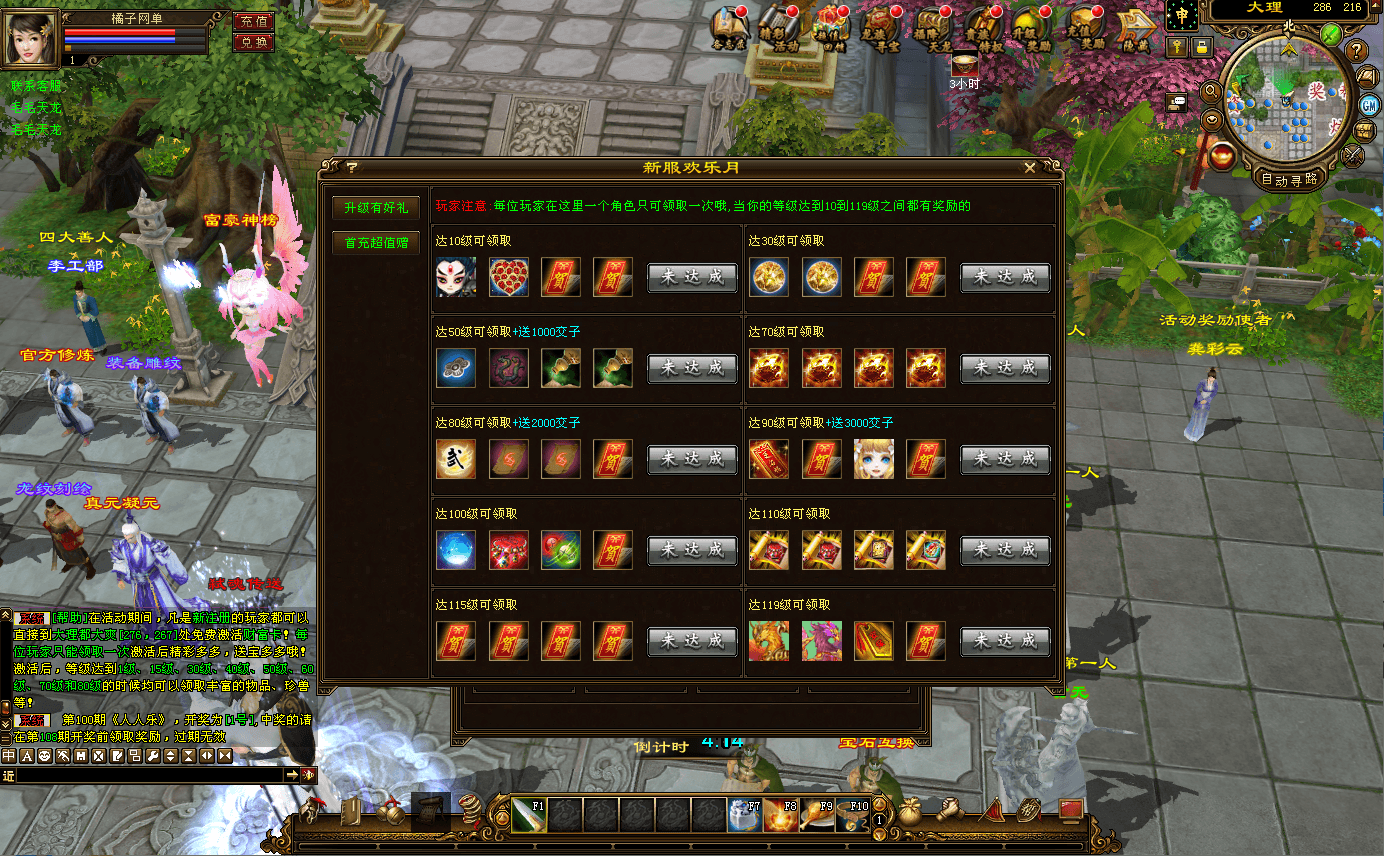The width and height of the screenshot is (1384, 856).
Task: Open the 龙族寻宝 treasure hunt icon
Action: (880, 28)
